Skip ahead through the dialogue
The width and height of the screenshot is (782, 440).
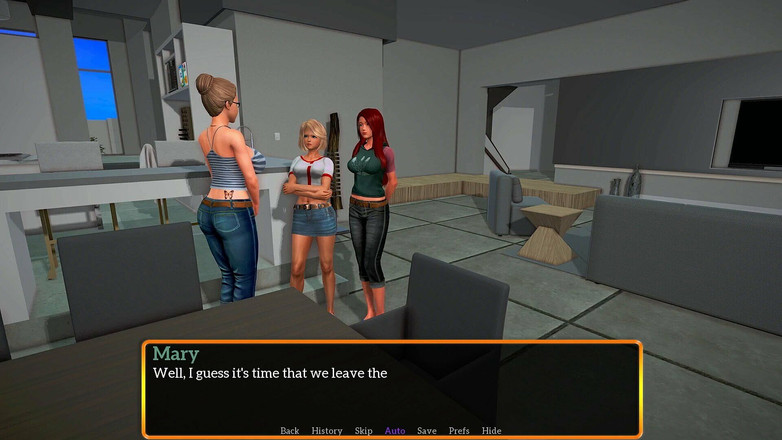[x=363, y=431]
